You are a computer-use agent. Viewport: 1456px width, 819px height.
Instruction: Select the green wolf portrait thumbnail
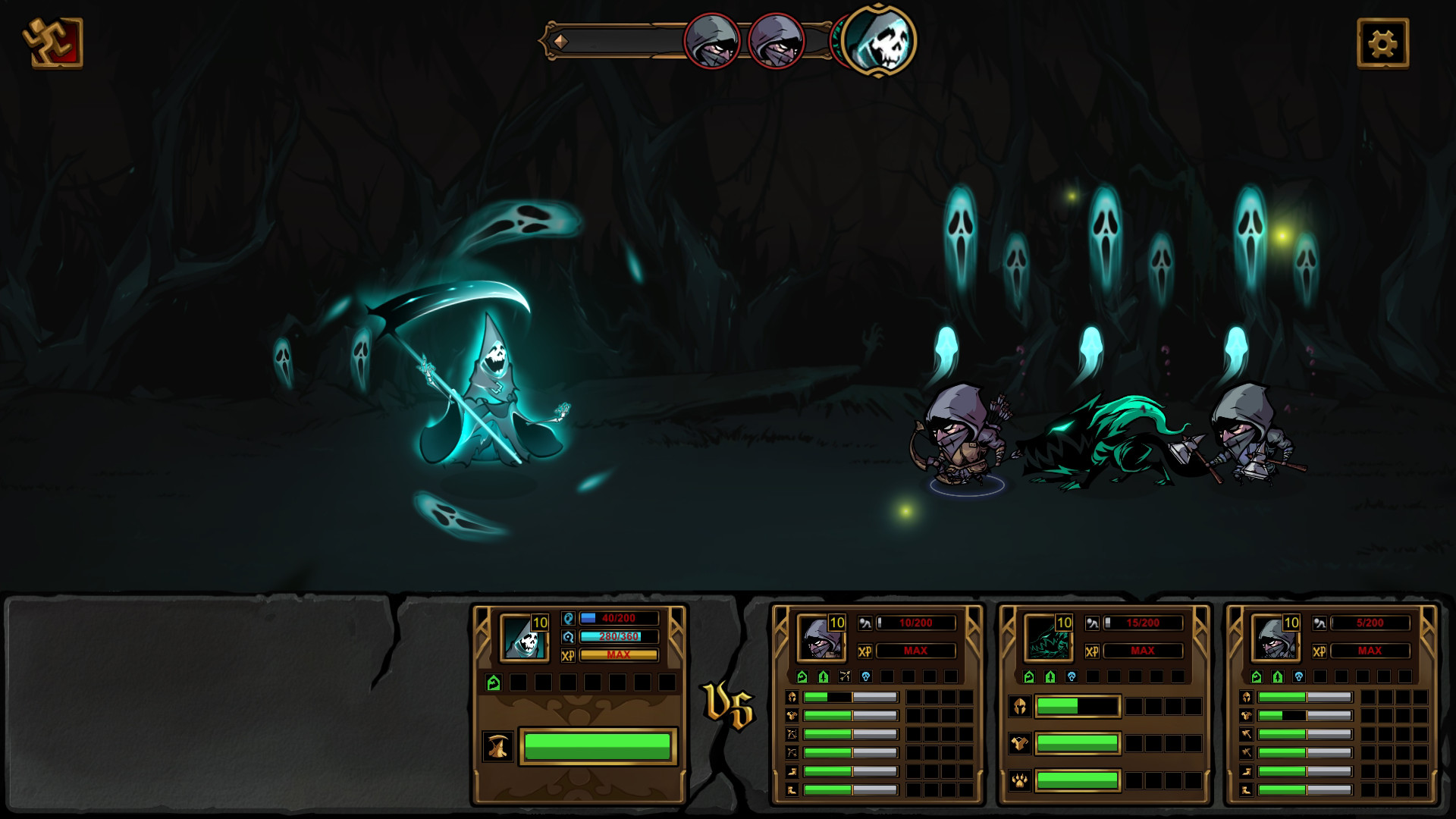1048,639
